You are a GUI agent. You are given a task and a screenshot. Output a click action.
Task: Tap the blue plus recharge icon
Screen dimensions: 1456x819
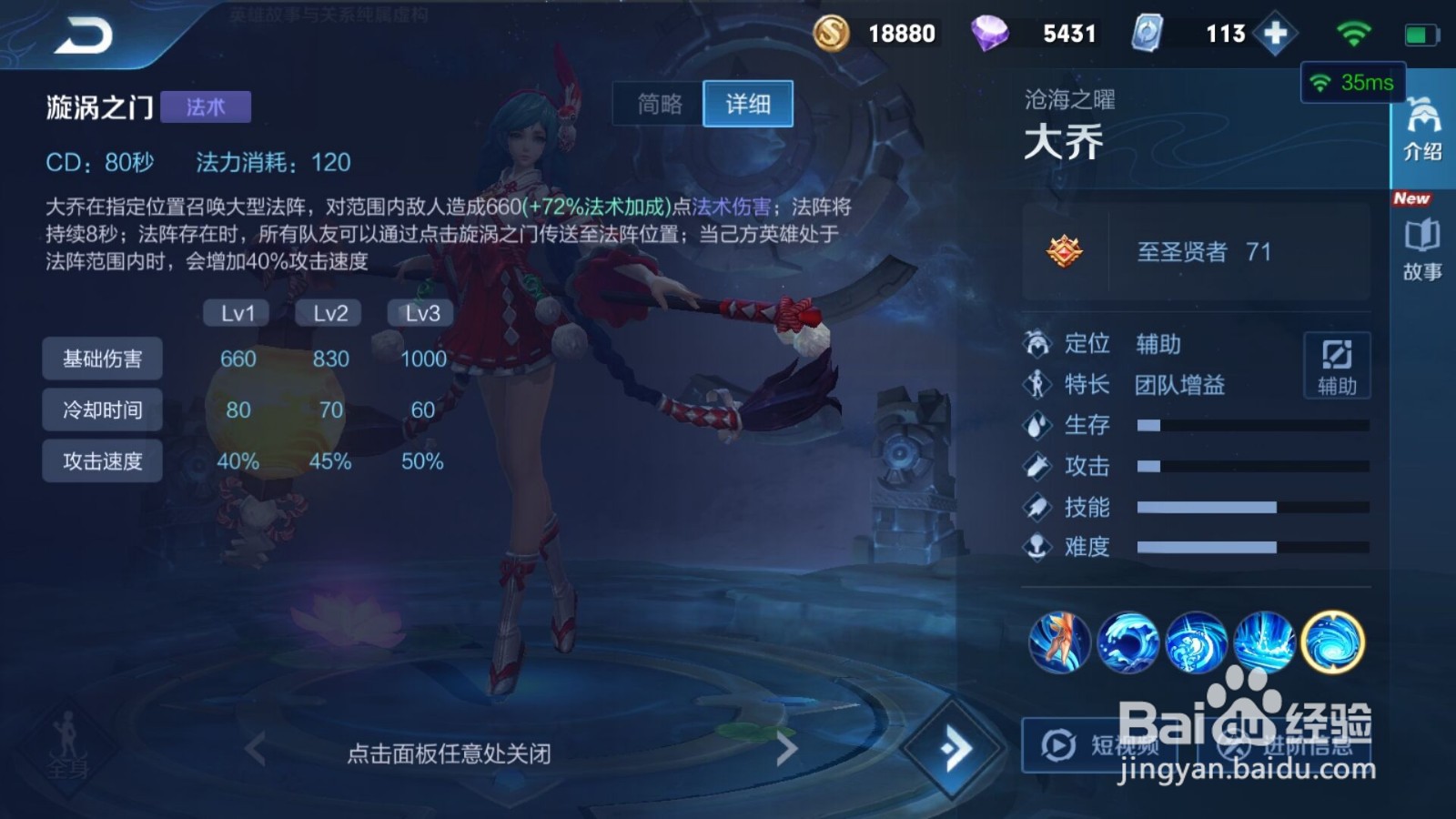[x=1277, y=33]
